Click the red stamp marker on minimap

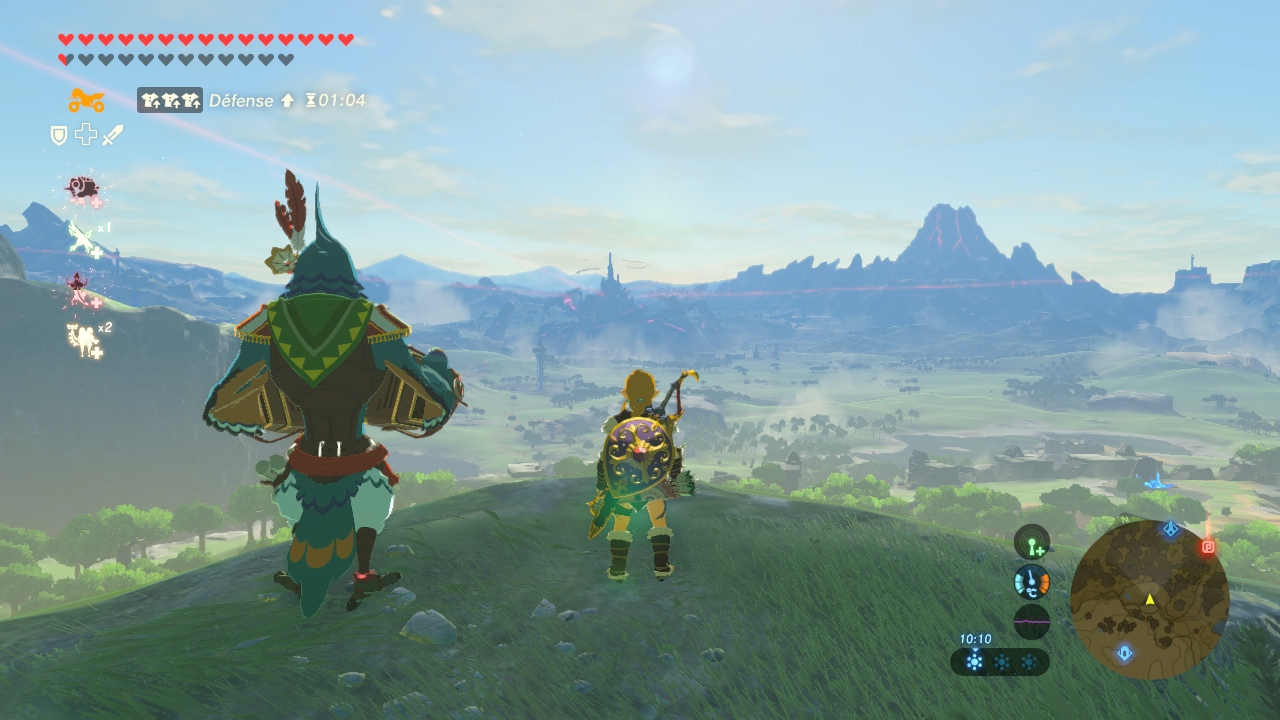tap(1207, 547)
